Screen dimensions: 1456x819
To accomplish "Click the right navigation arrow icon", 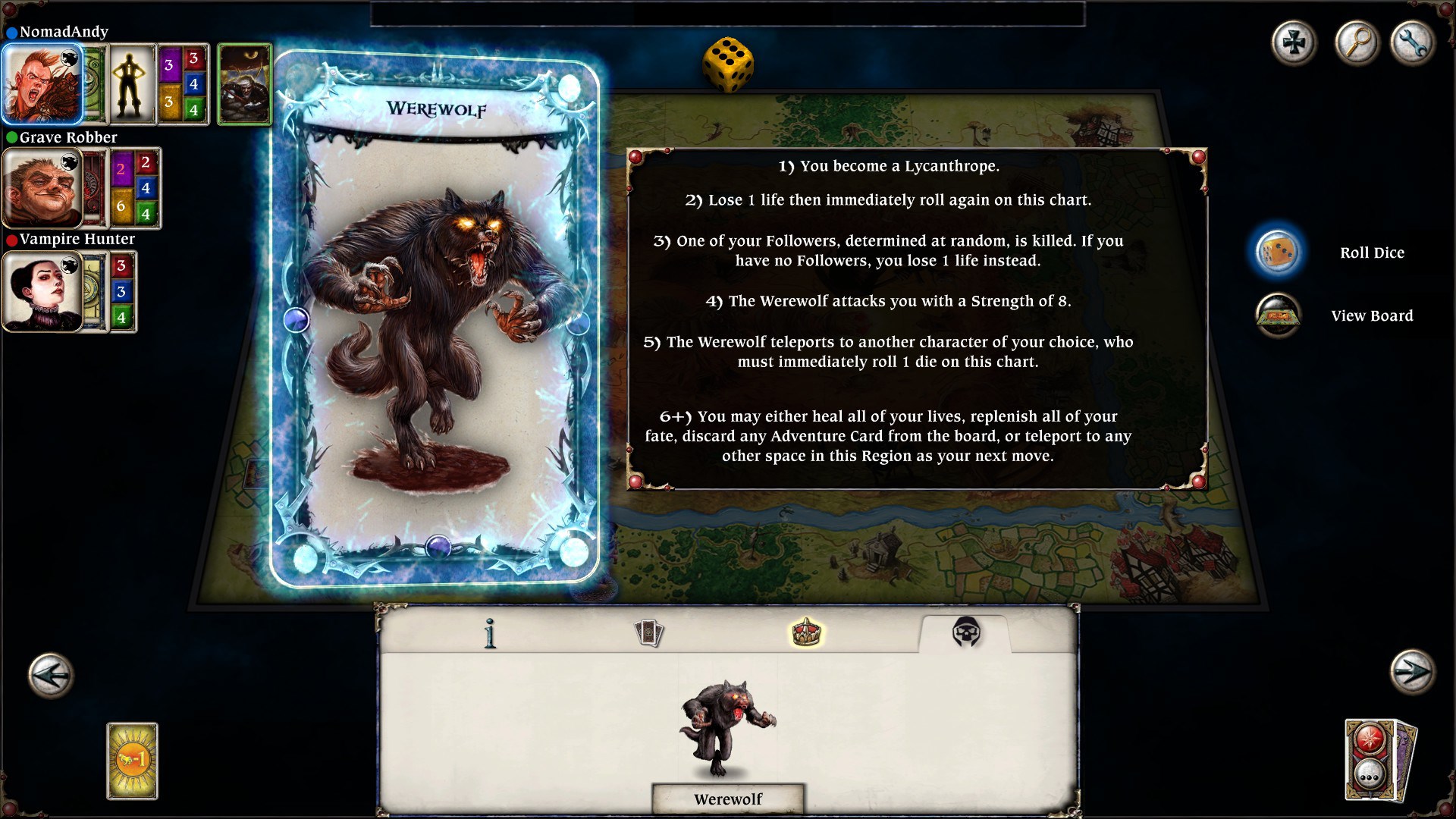I will click(x=1410, y=671).
